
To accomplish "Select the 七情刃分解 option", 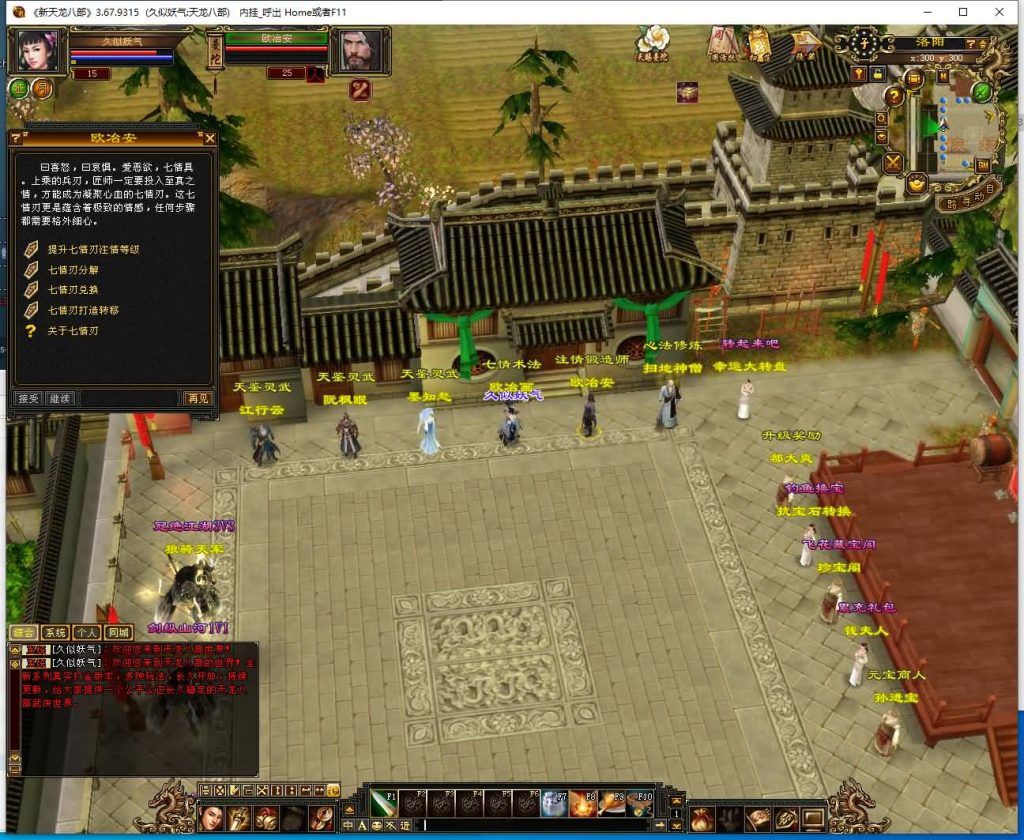I will (x=74, y=270).
